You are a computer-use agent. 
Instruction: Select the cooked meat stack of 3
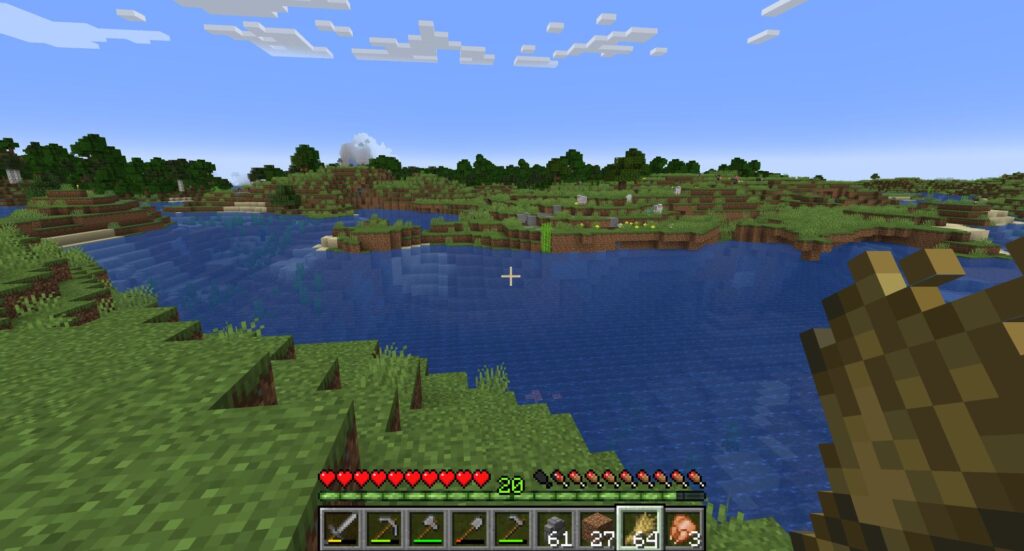684,527
